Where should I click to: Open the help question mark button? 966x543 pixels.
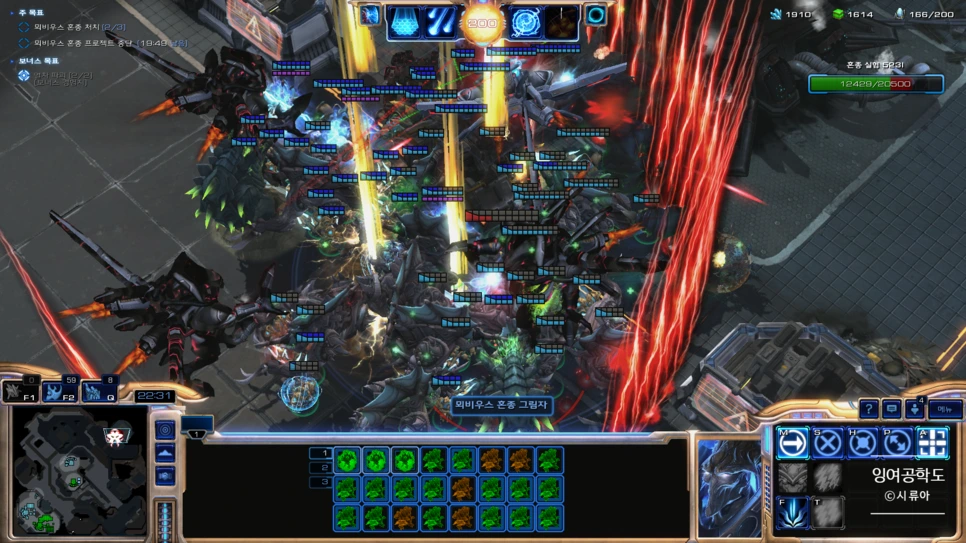pyautogui.click(x=868, y=409)
